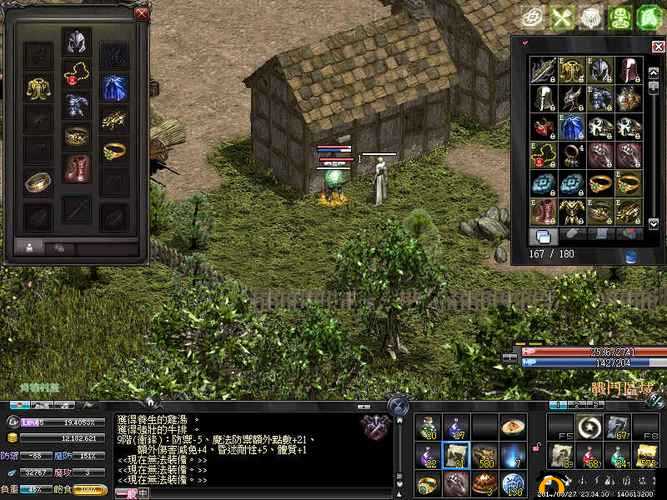Select the equipped red boots slot
This screenshot has height=500, width=667.
click(x=76, y=166)
